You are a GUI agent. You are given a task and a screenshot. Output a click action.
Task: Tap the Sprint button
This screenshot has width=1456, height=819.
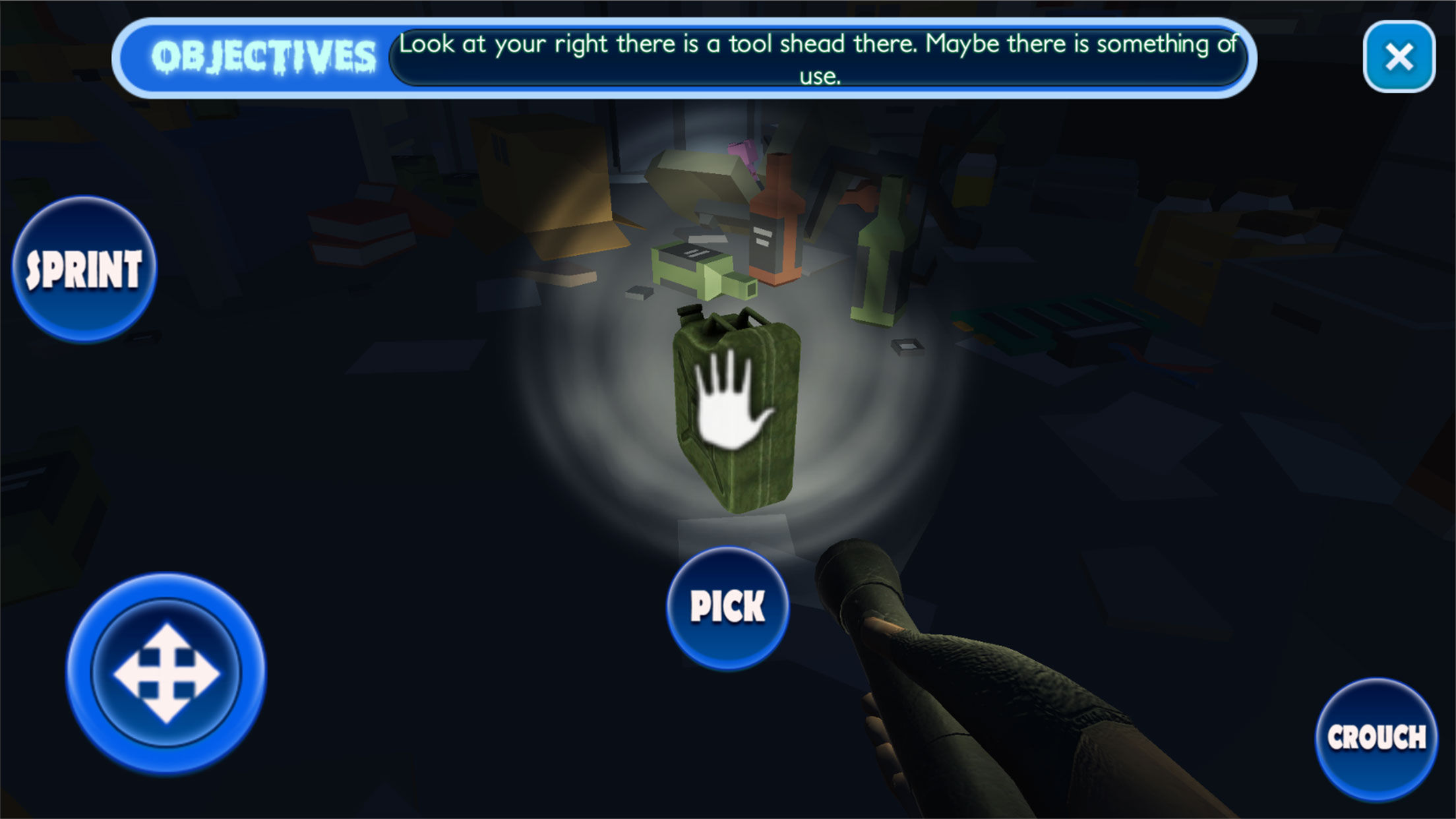click(x=84, y=269)
